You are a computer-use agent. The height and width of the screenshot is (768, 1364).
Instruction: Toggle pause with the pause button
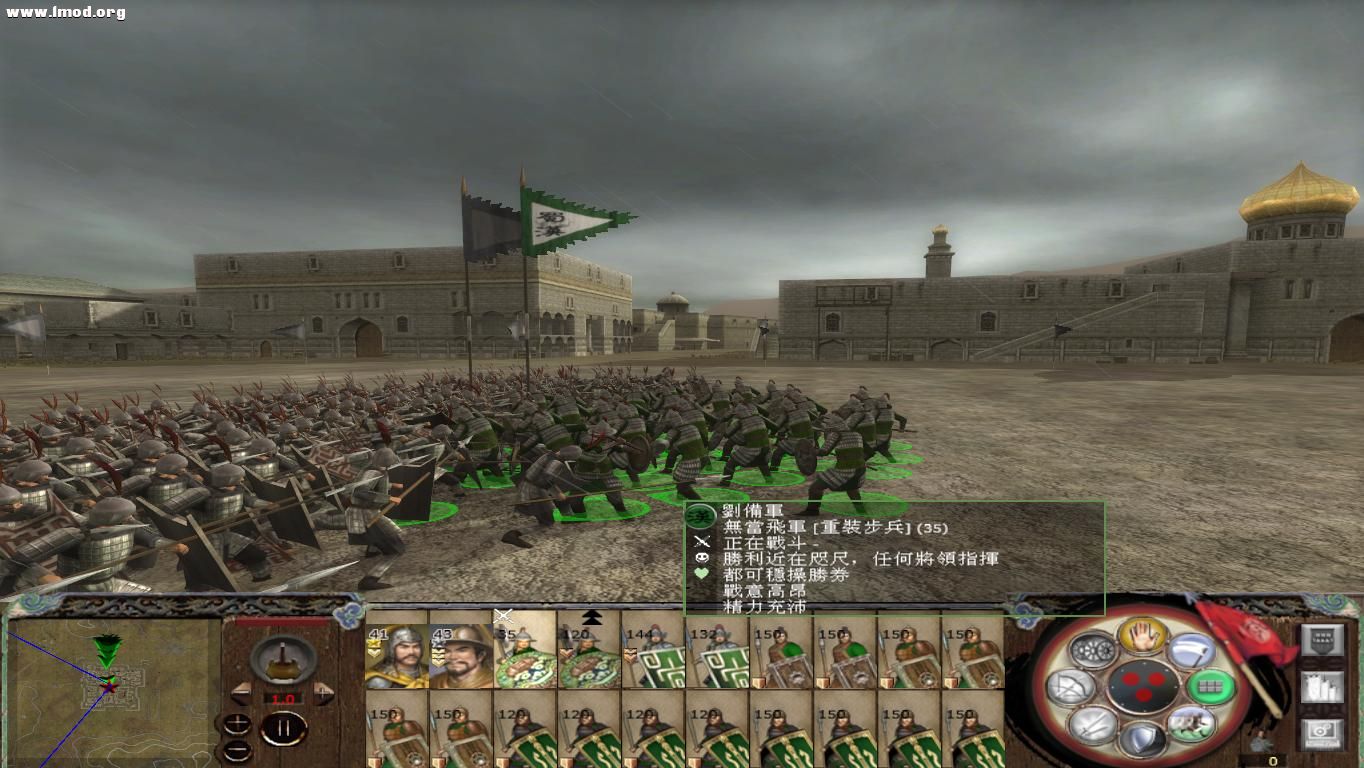(x=285, y=727)
